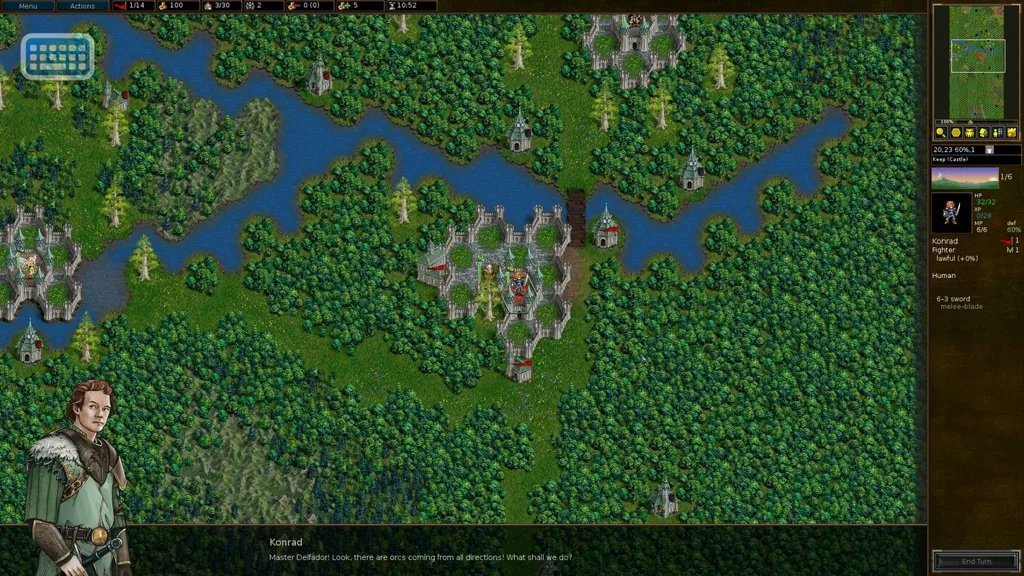Click the magnifying glass zoom button
1024x576 pixels.
(941, 132)
